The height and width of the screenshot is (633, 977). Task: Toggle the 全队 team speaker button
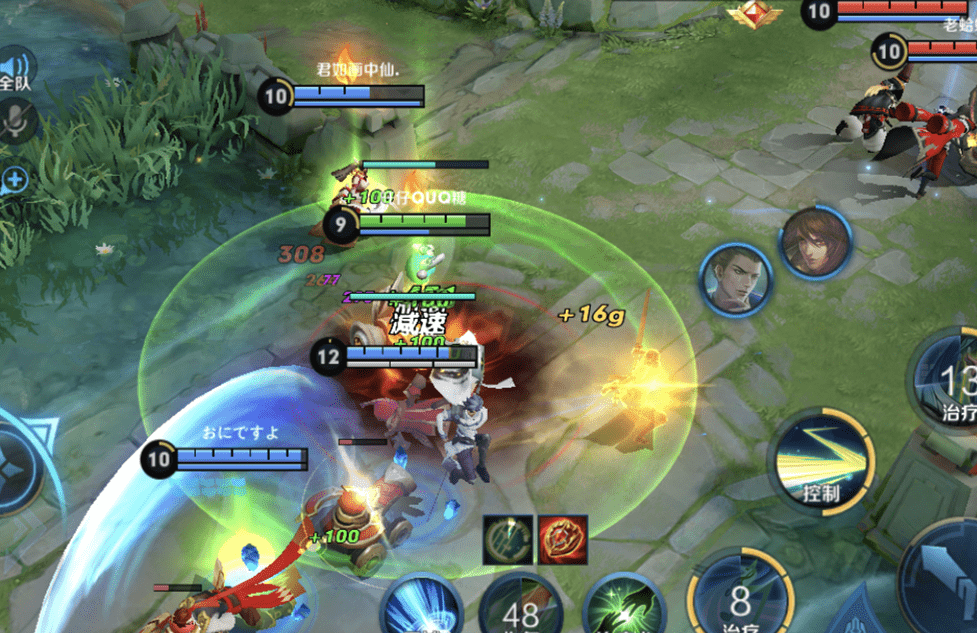(x=16, y=71)
